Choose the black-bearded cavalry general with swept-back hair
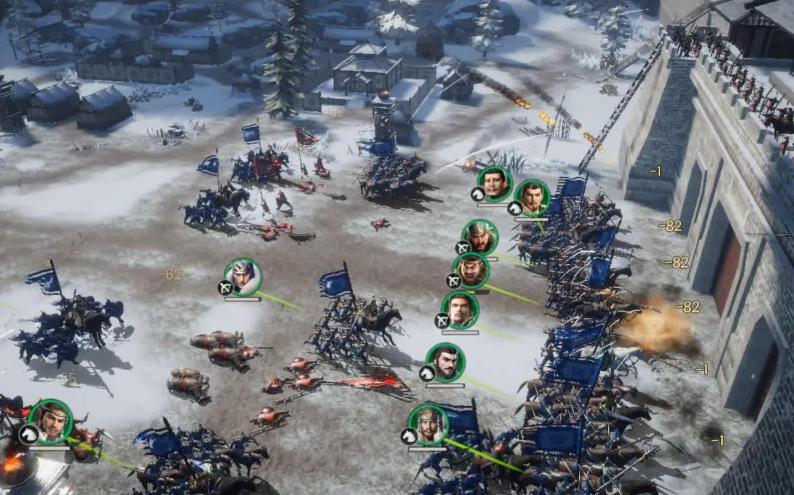The width and height of the screenshot is (794, 495). (x=446, y=362)
